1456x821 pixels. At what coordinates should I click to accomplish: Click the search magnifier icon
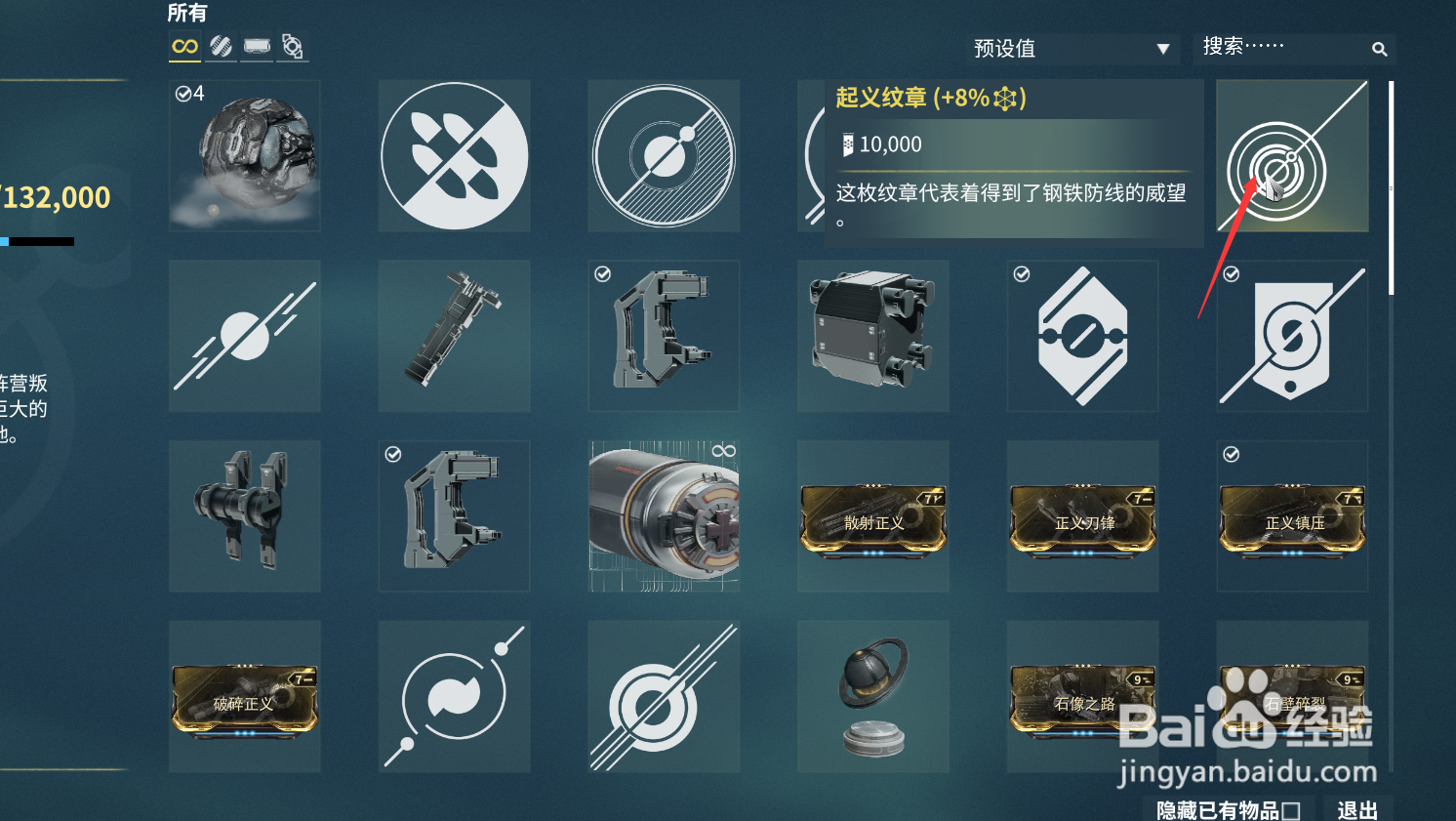coord(1379,48)
